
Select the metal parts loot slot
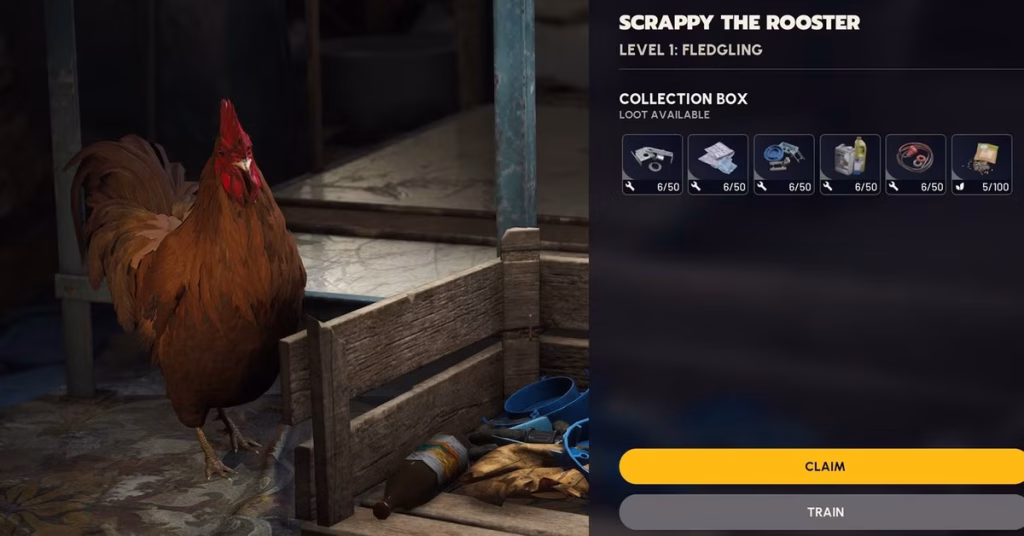[x=652, y=164]
